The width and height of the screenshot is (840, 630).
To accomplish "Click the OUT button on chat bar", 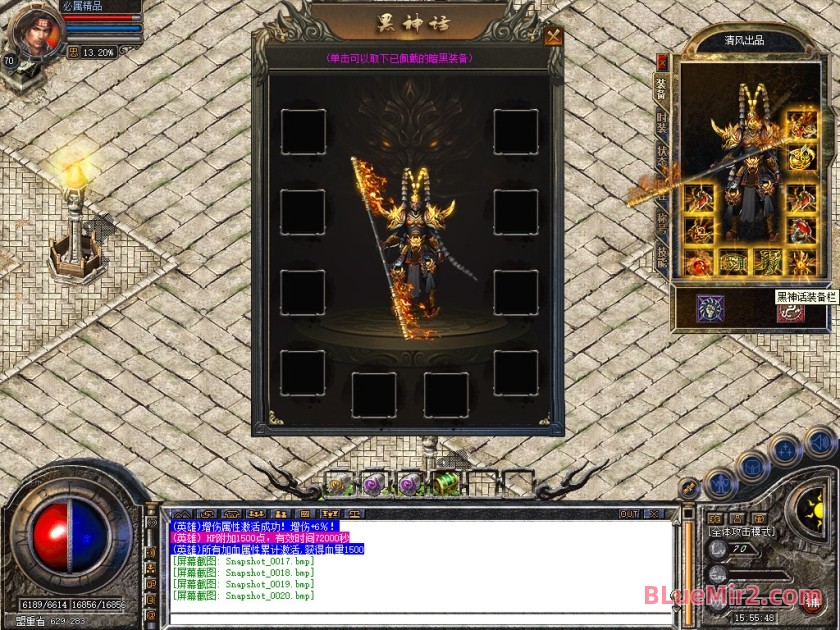I will point(629,514).
